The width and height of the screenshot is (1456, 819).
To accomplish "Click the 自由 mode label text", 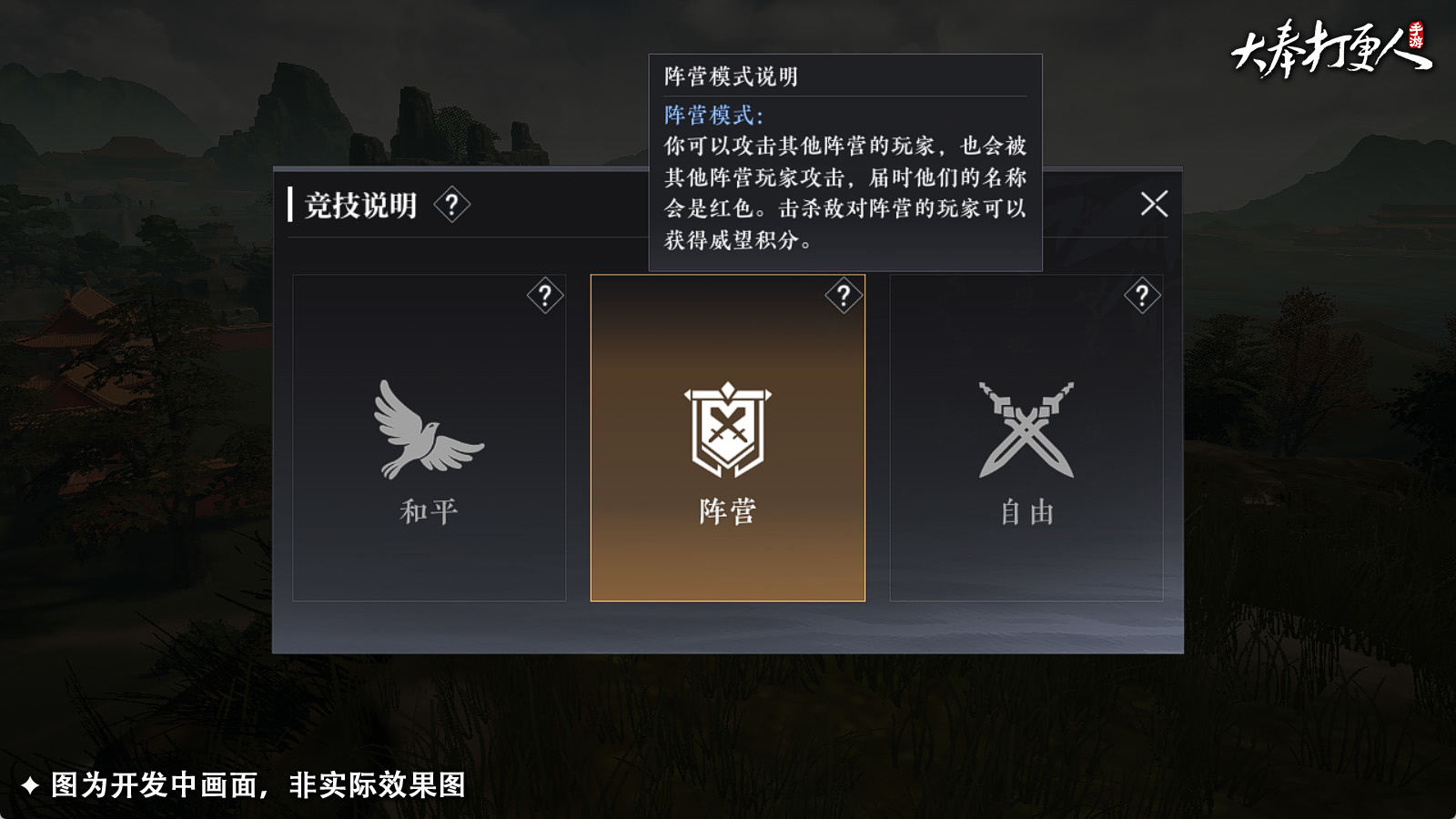I will (1026, 511).
